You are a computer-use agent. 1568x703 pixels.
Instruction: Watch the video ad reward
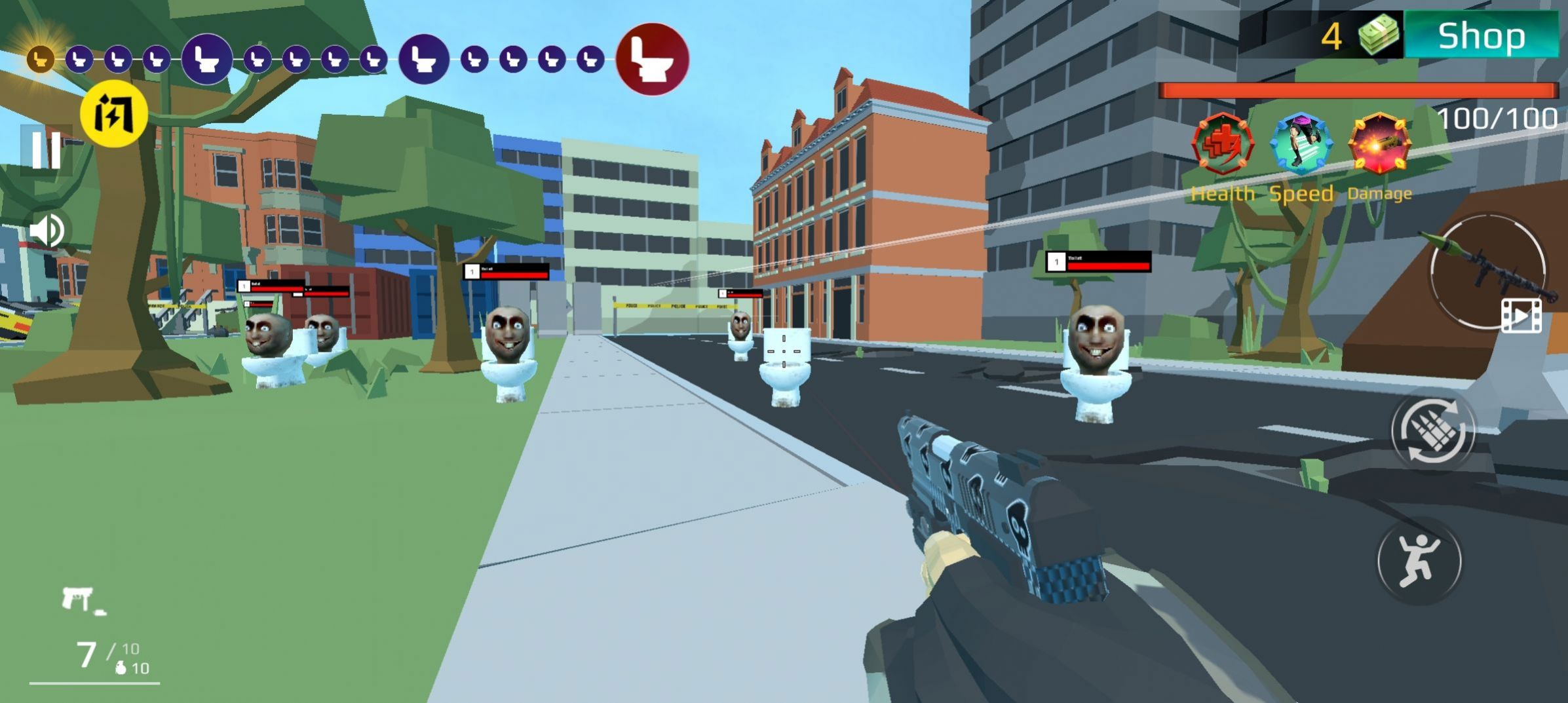1521,316
